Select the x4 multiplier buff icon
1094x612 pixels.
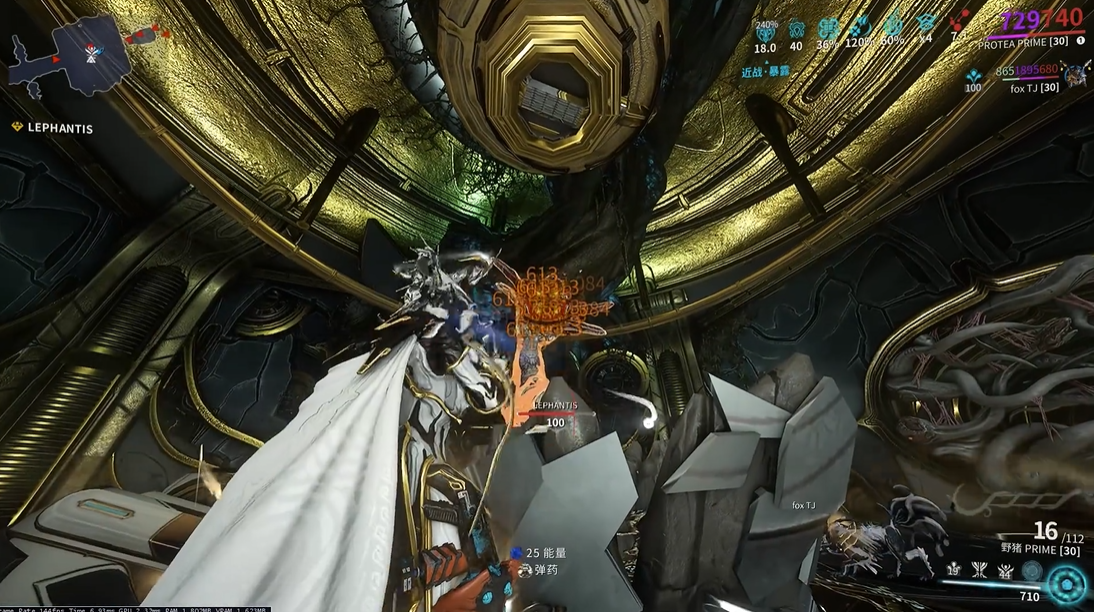point(925,31)
